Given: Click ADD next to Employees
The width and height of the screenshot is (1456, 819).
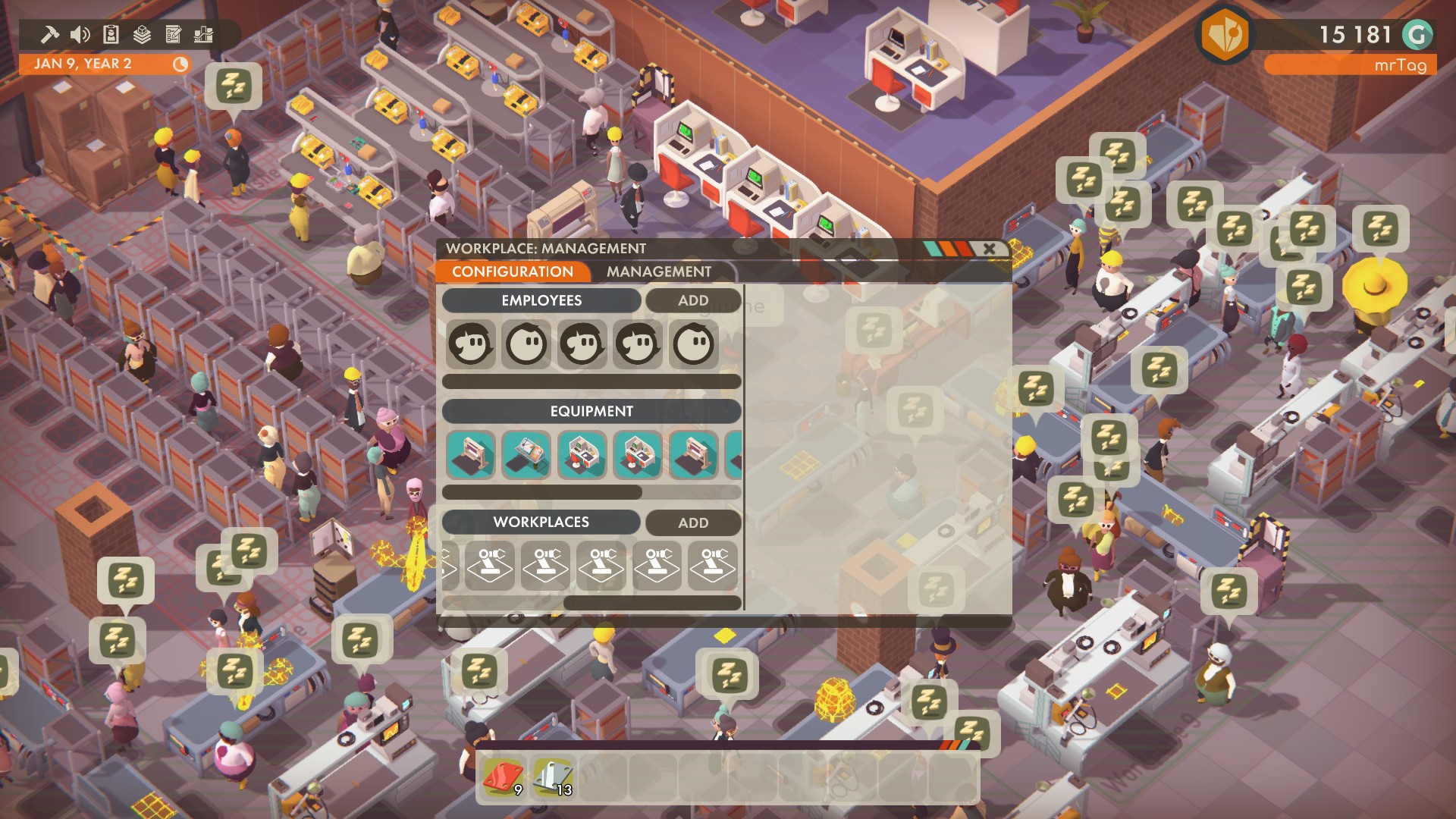Looking at the screenshot, I should point(693,300).
